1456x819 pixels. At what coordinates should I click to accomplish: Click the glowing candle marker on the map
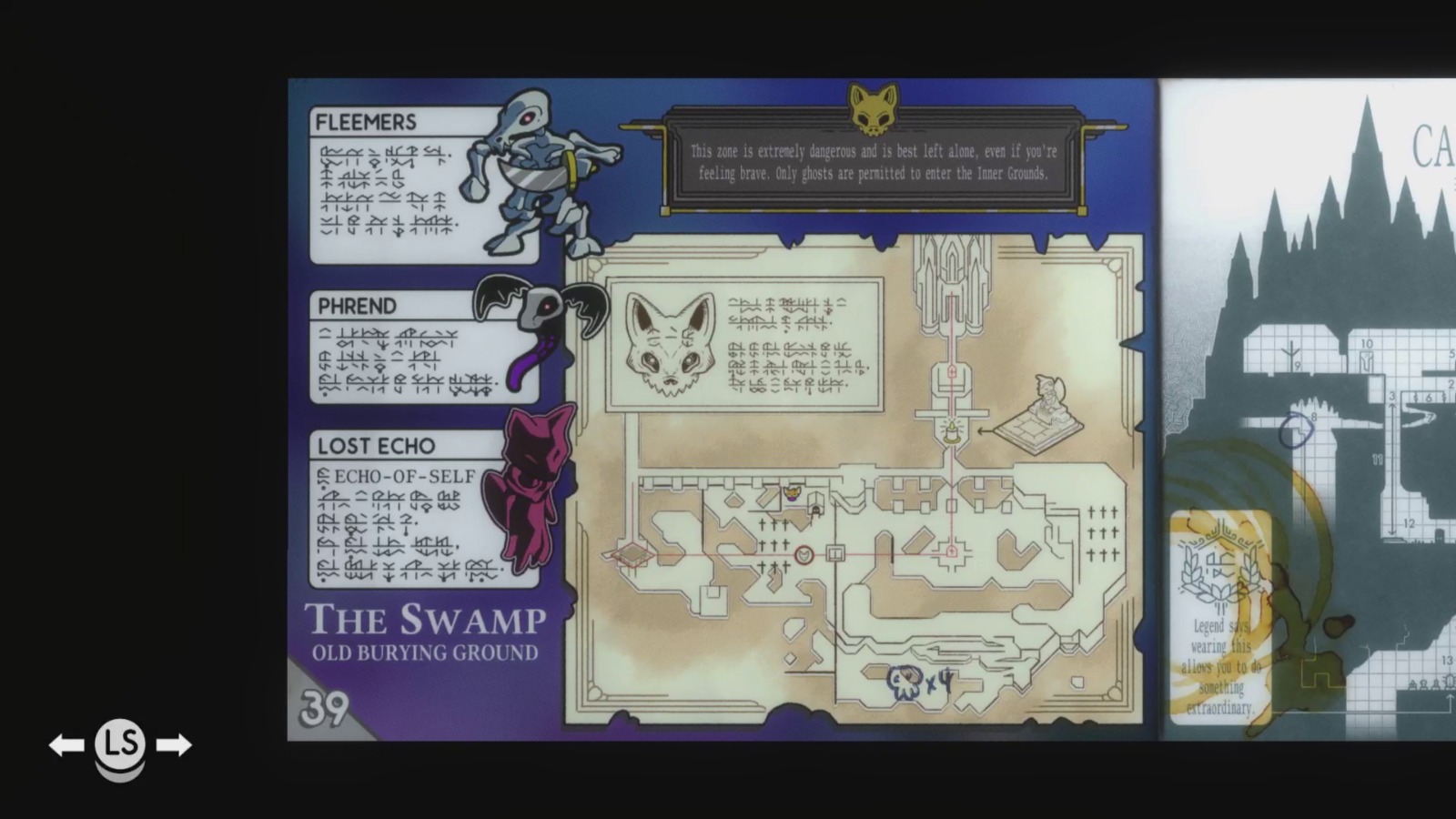(x=952, y=432)
